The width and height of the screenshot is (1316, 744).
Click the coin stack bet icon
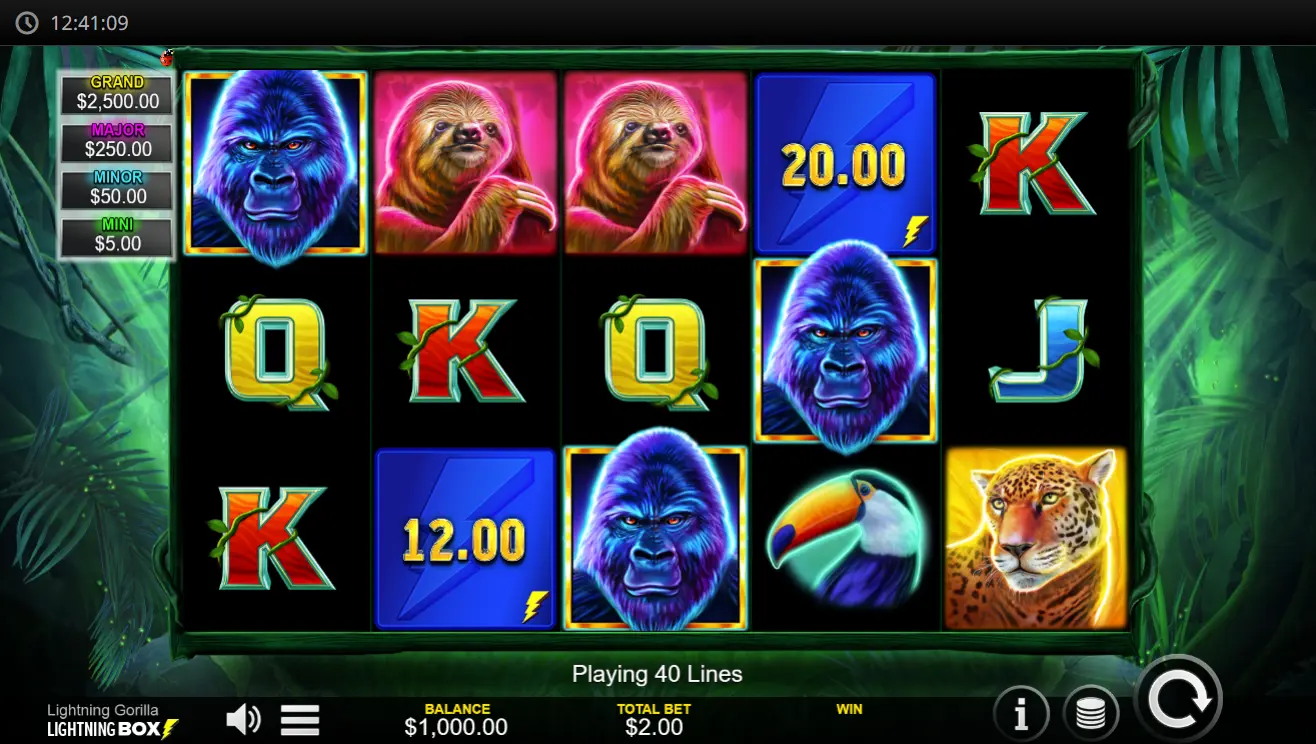click(1091, 712)
